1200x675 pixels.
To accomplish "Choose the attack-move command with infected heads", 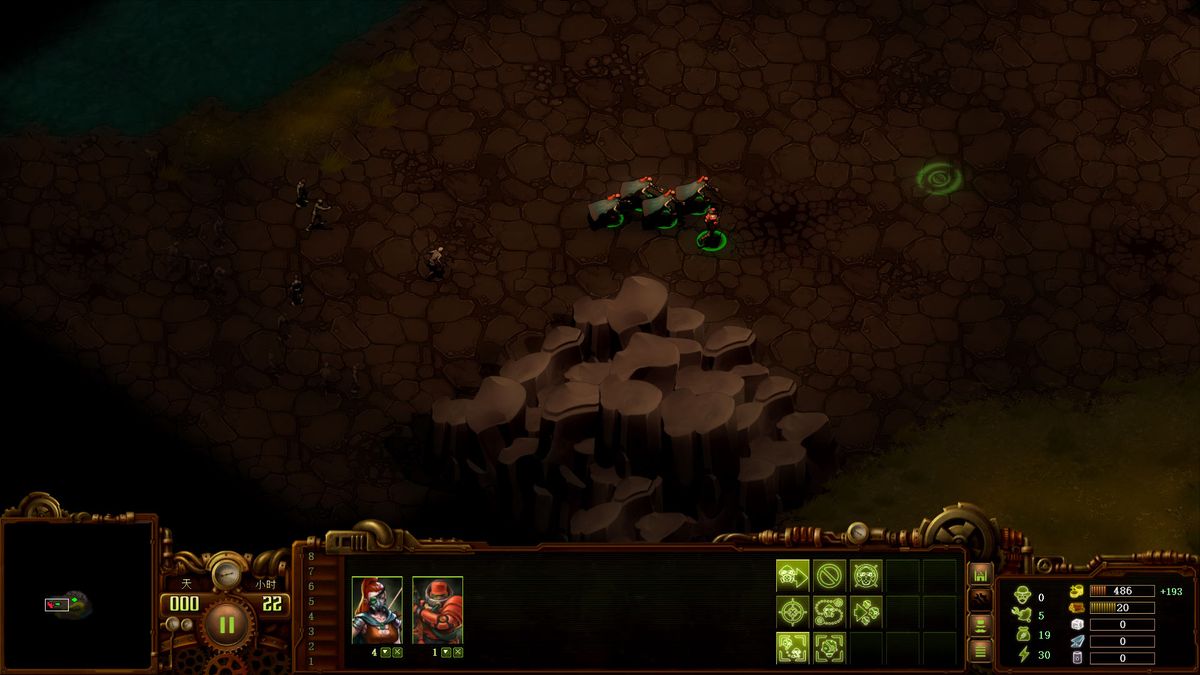I will tap(866, 611).
